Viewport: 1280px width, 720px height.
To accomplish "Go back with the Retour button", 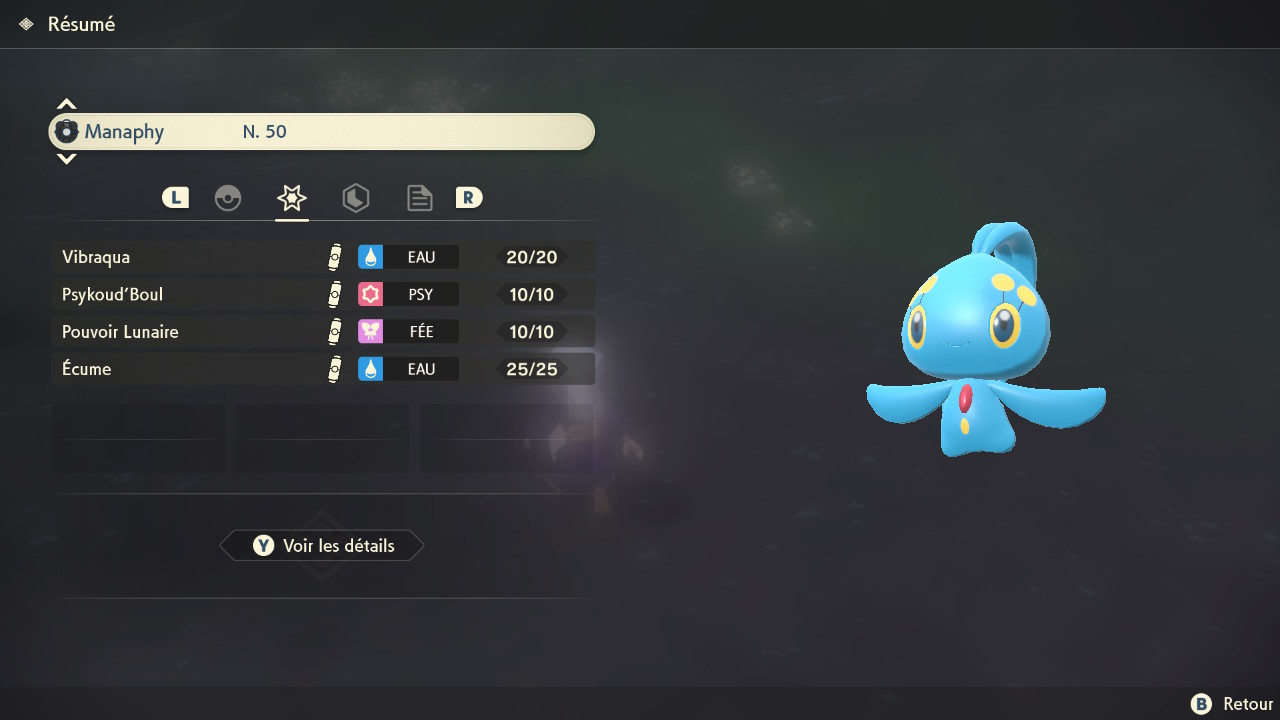I will point(1232,704).
